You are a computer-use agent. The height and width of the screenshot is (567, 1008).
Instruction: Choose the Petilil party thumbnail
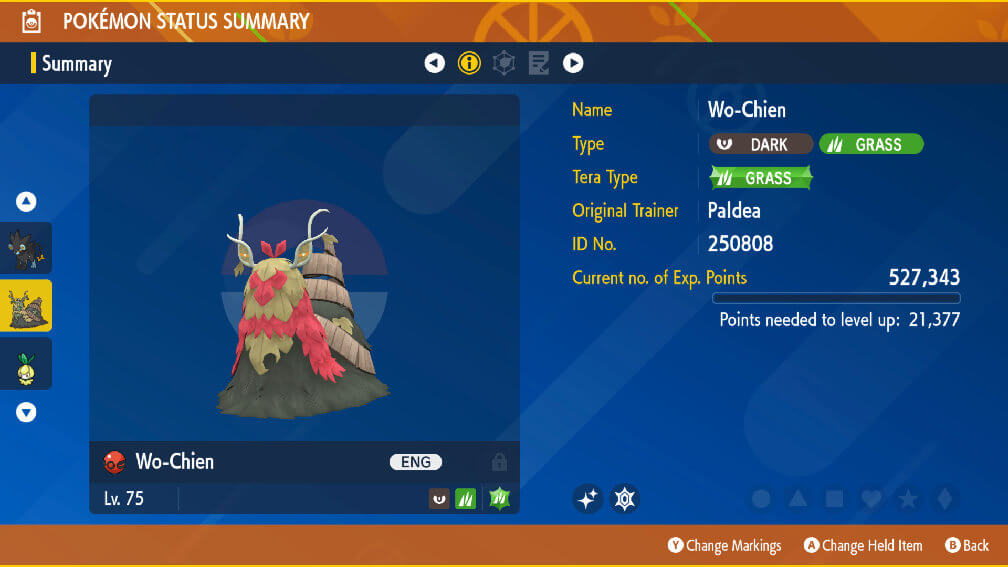(26, 364)
